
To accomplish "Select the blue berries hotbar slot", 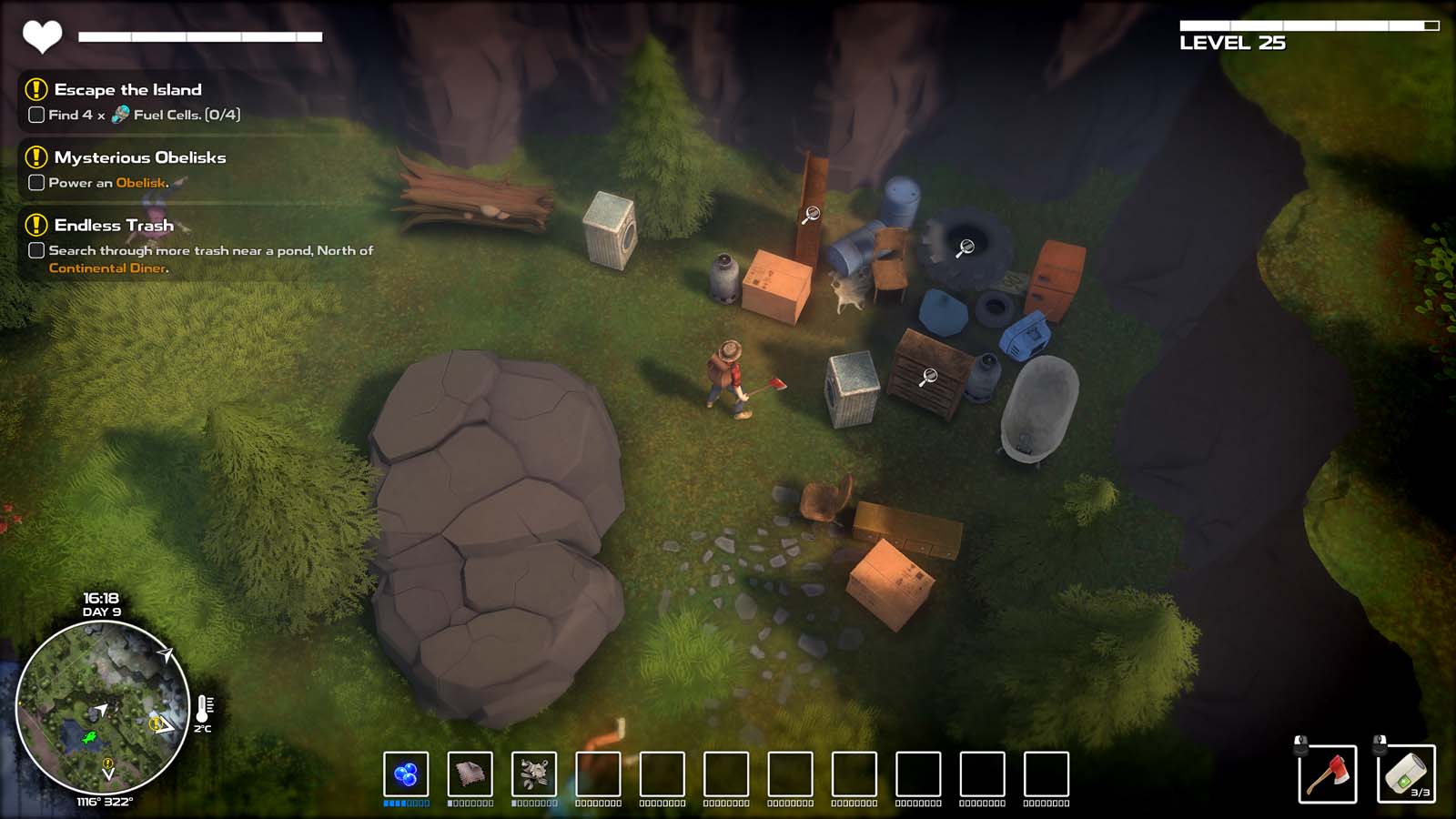I will pyautogui.click(x=406, y=774).
